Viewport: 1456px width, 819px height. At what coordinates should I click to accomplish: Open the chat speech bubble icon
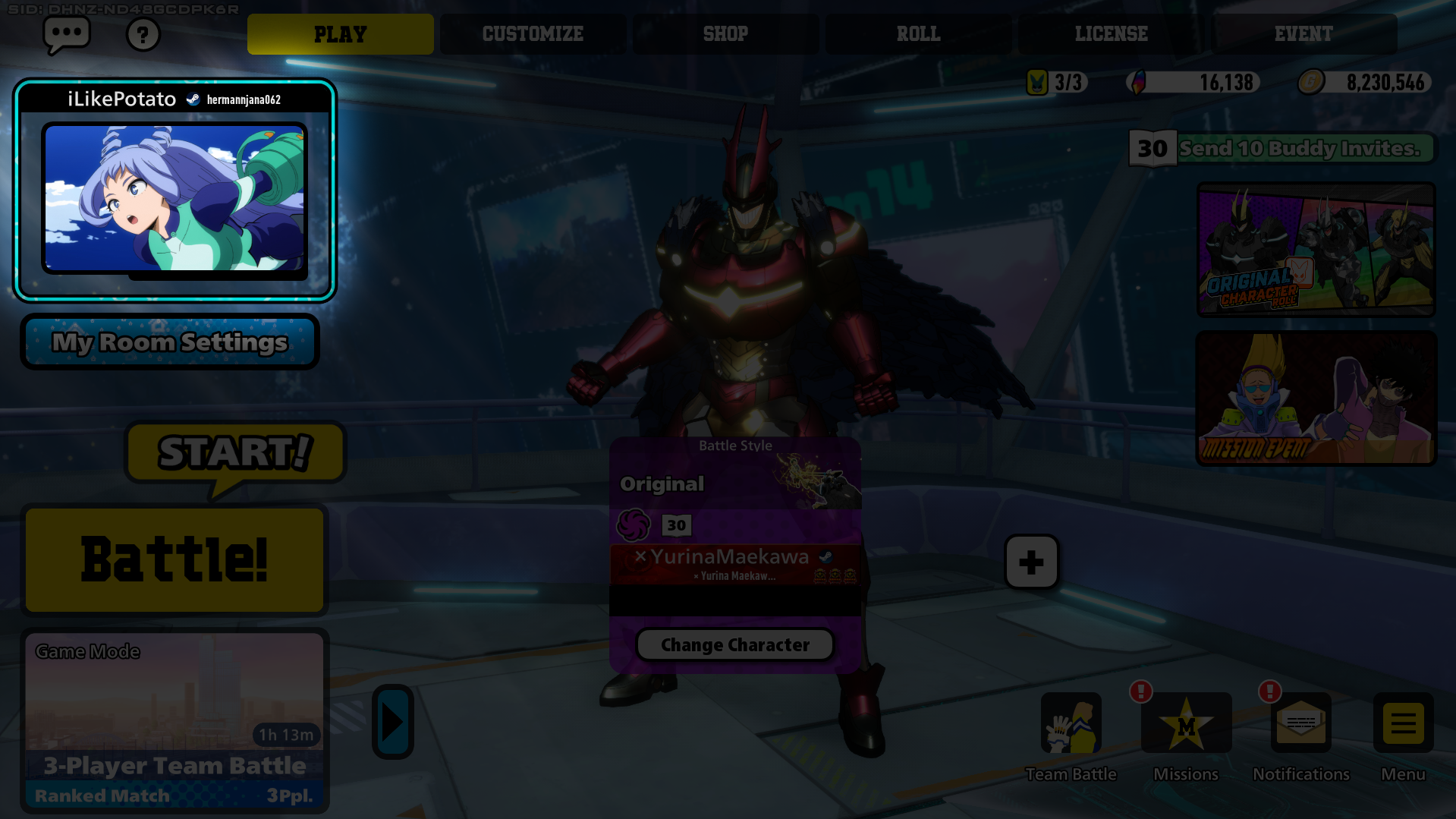[x=67, y=34]
